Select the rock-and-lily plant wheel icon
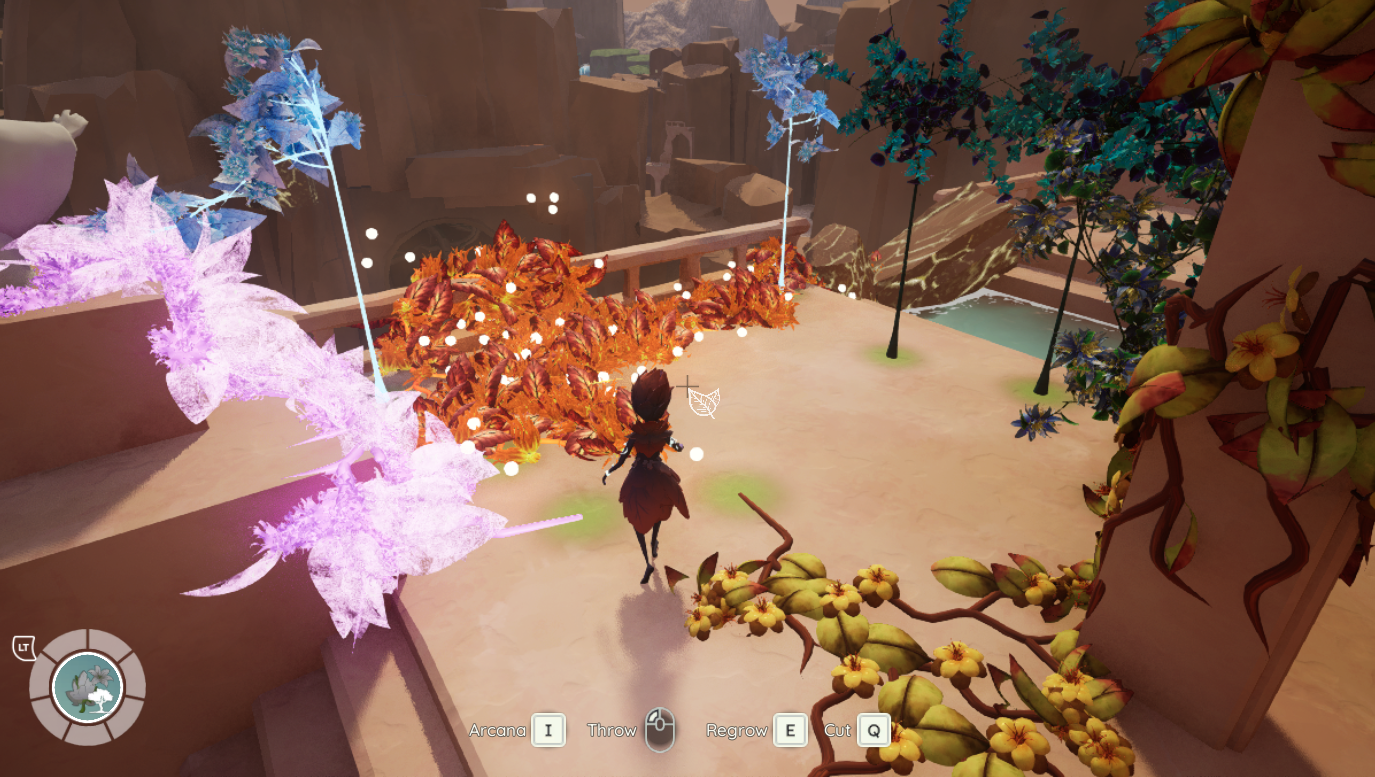The width and height of the screenshot is (1375, 777). [87, 687]
